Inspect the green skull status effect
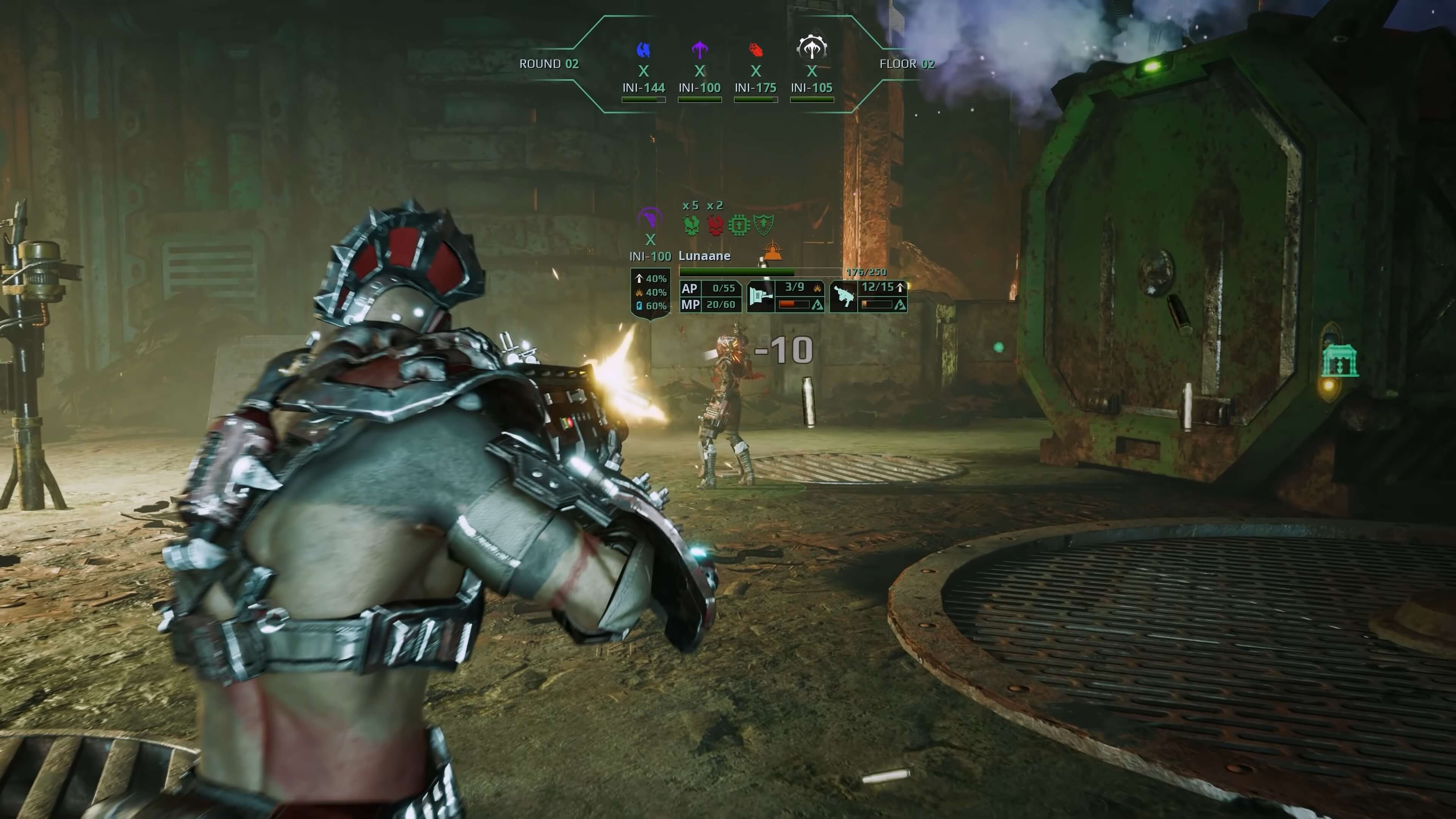The width and height of the screenshot is (1456, 819). coord(691,225)
